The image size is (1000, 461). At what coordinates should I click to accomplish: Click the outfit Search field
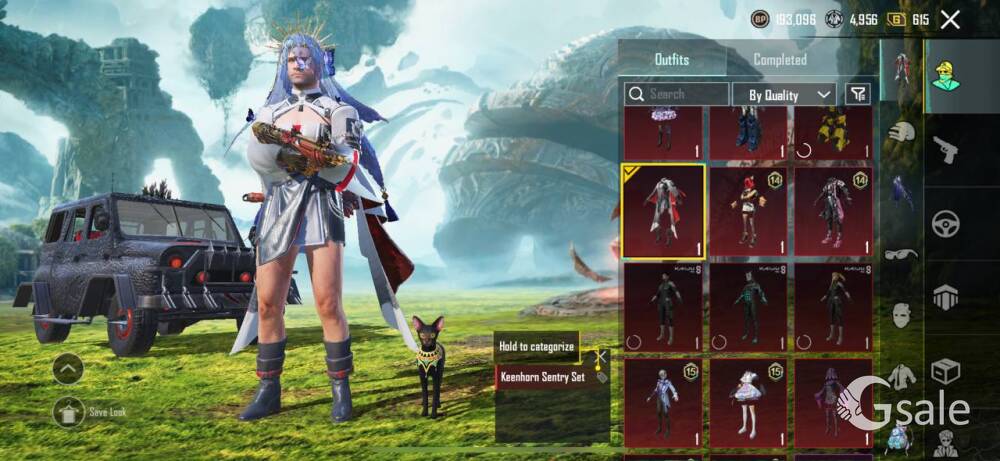point(677,94)
